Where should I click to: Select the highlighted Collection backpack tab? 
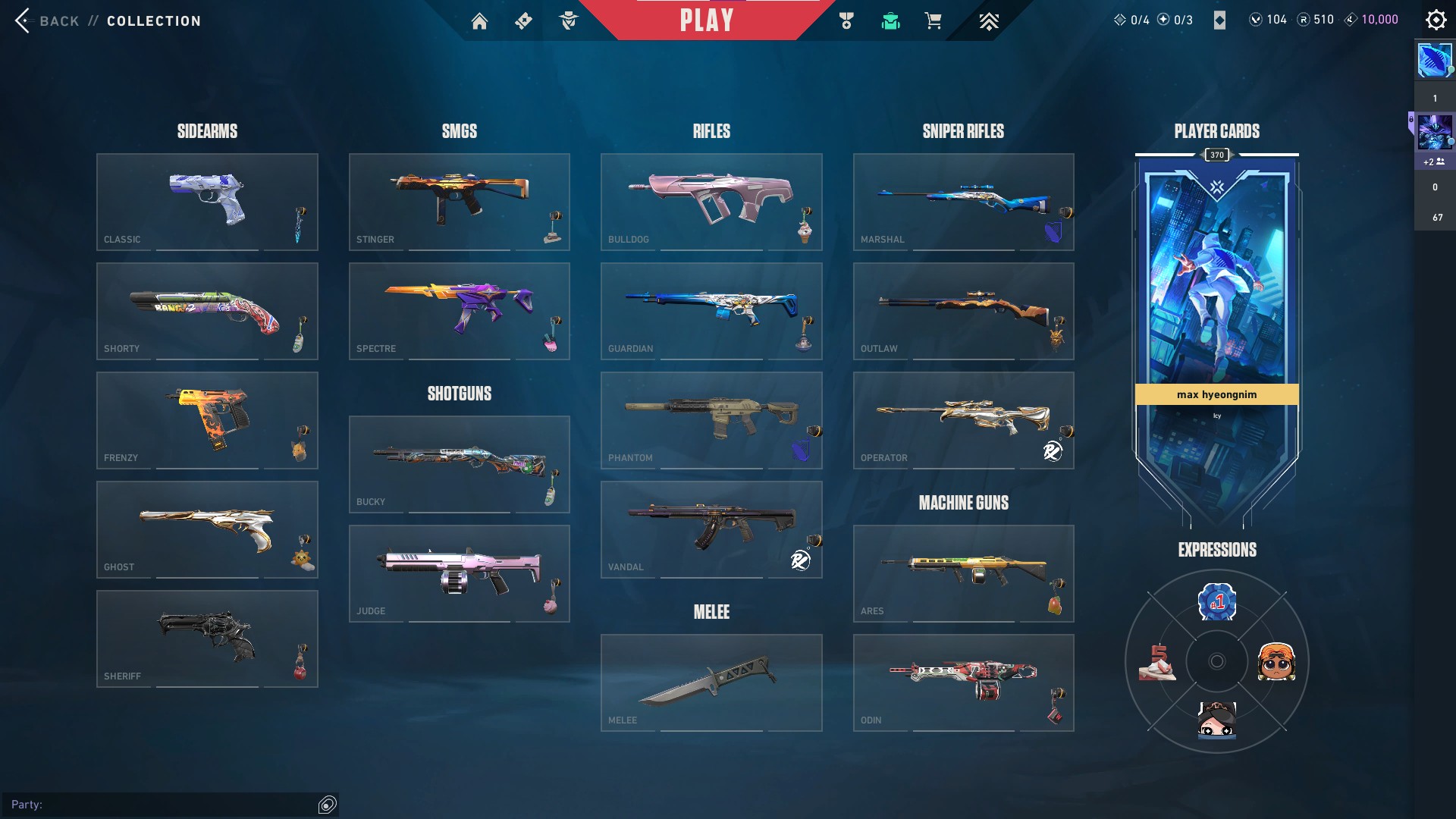[x=890, y=20]
